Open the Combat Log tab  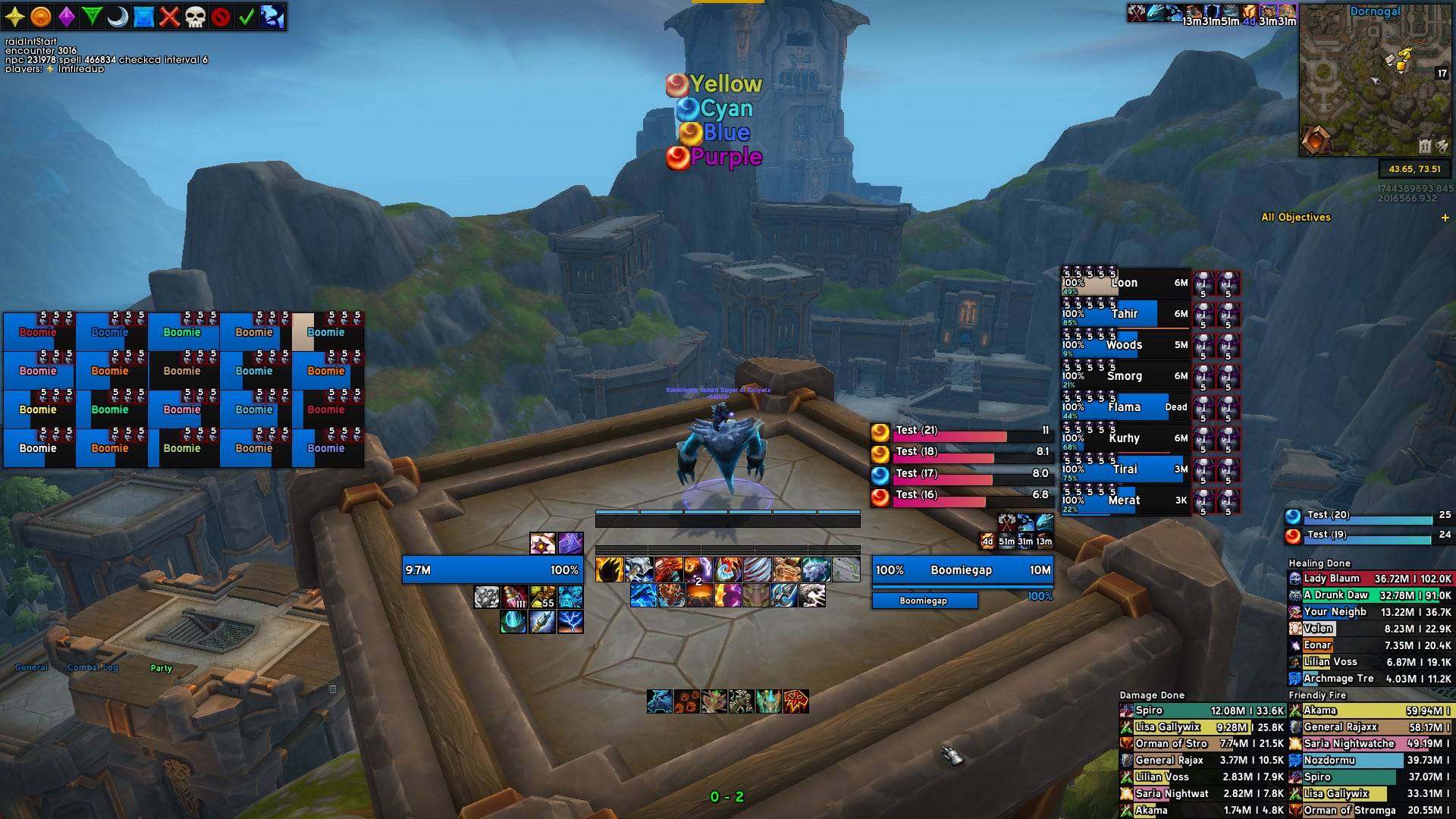[93, 667]
